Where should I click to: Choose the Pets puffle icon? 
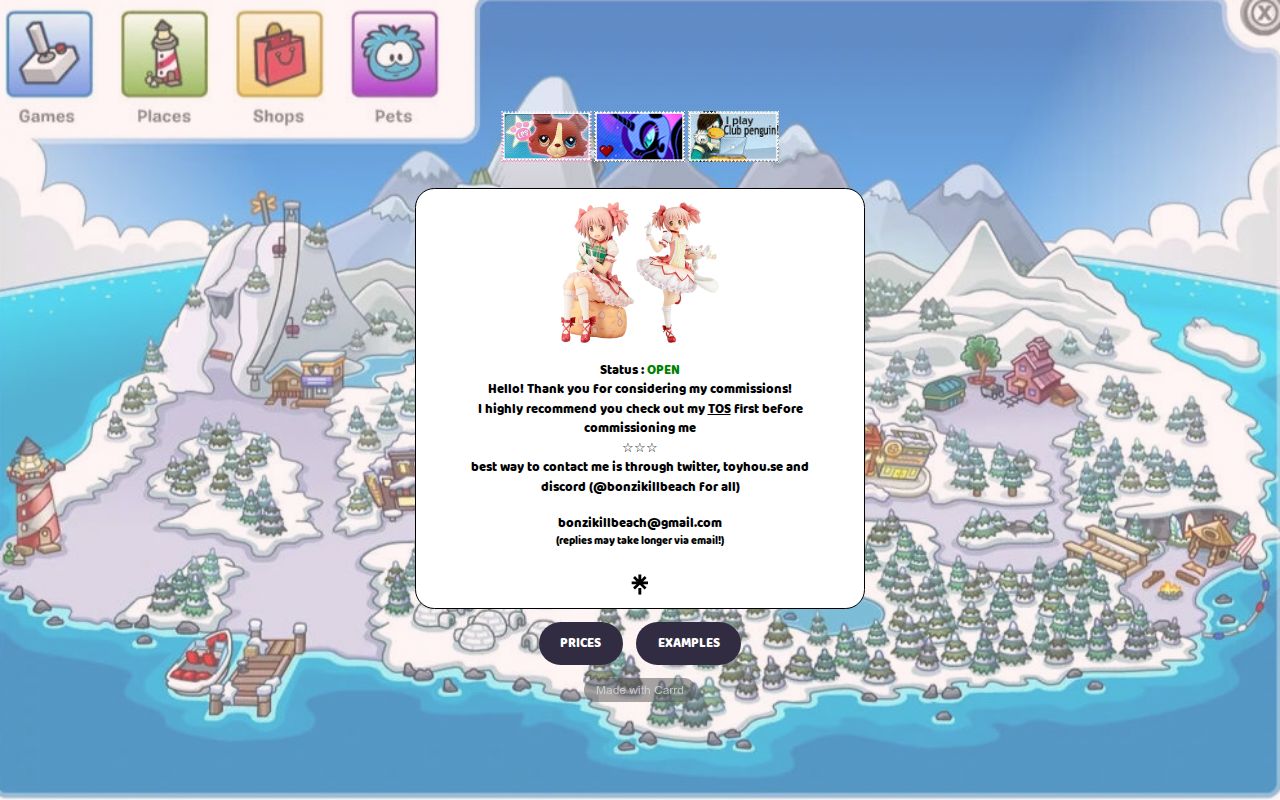pyautogui.click(x=394, y=55)
